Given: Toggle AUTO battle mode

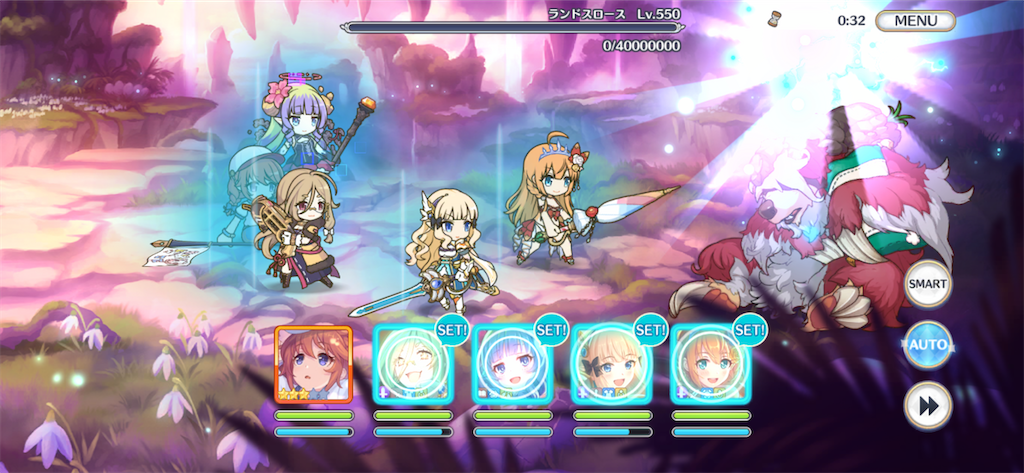Looking at the screenshot, I should (x=927, y=346).
